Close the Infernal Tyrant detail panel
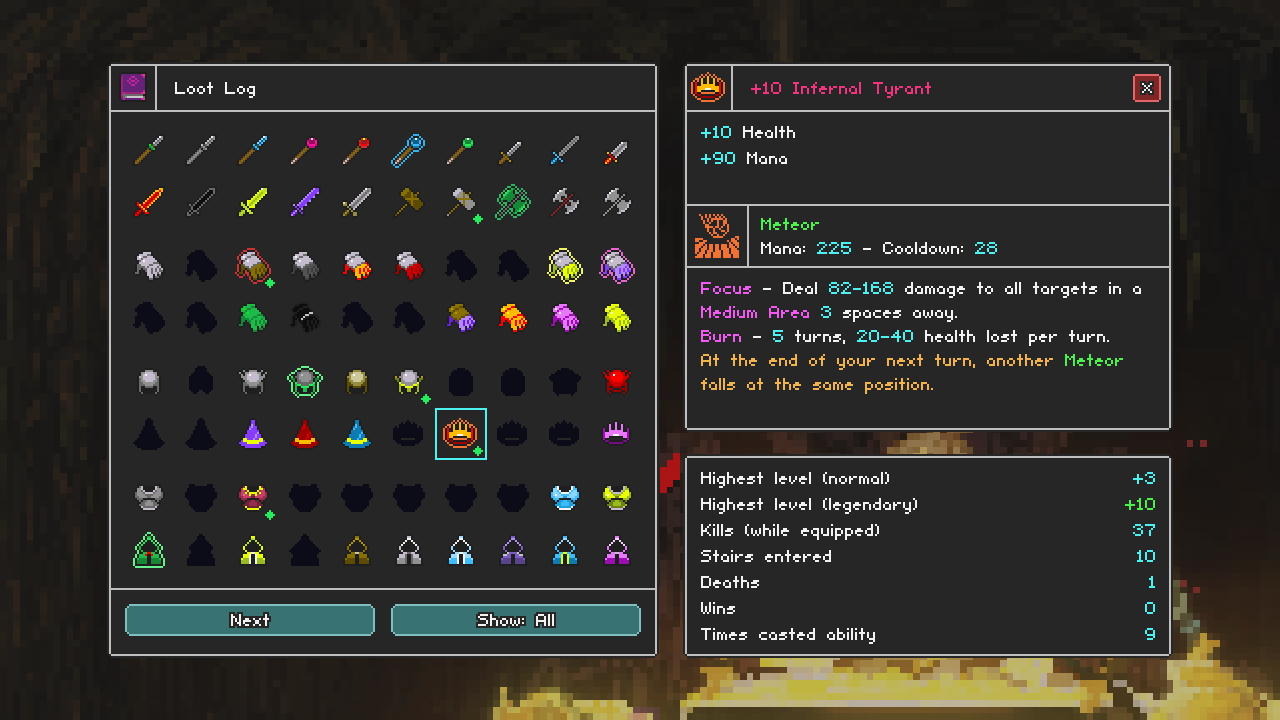Image resolution: width=1280 pixels, height=720 pixels. coord(1147,87)
